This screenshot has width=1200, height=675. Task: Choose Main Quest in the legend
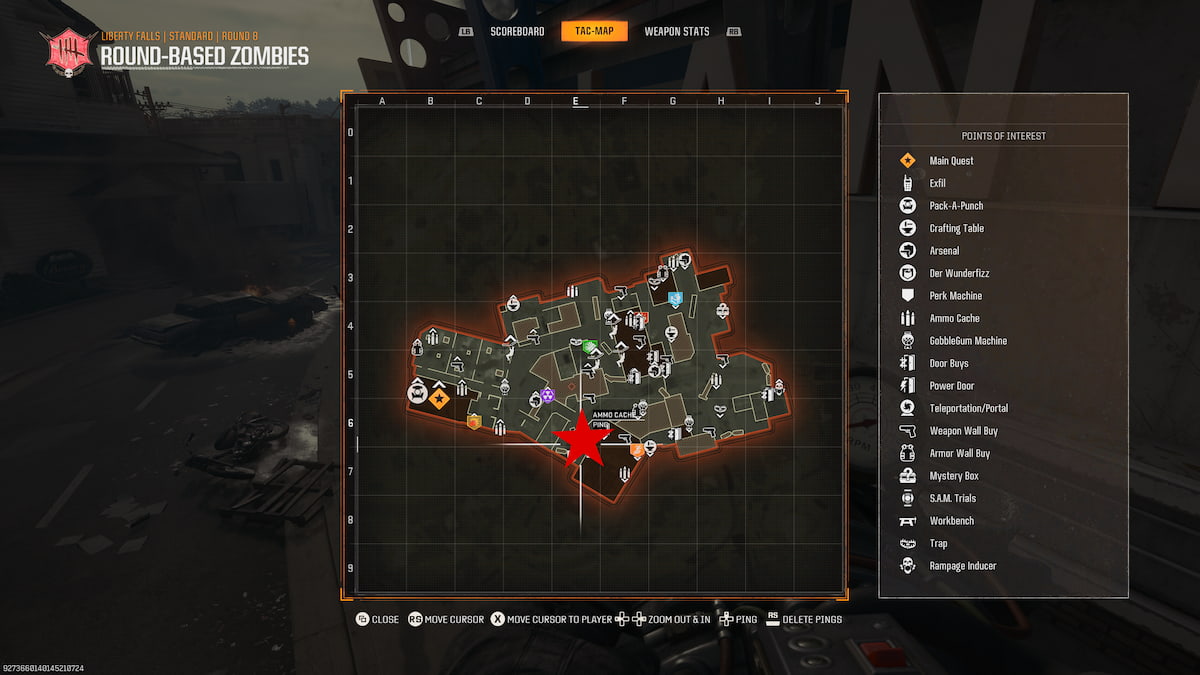tap(950, 161)
